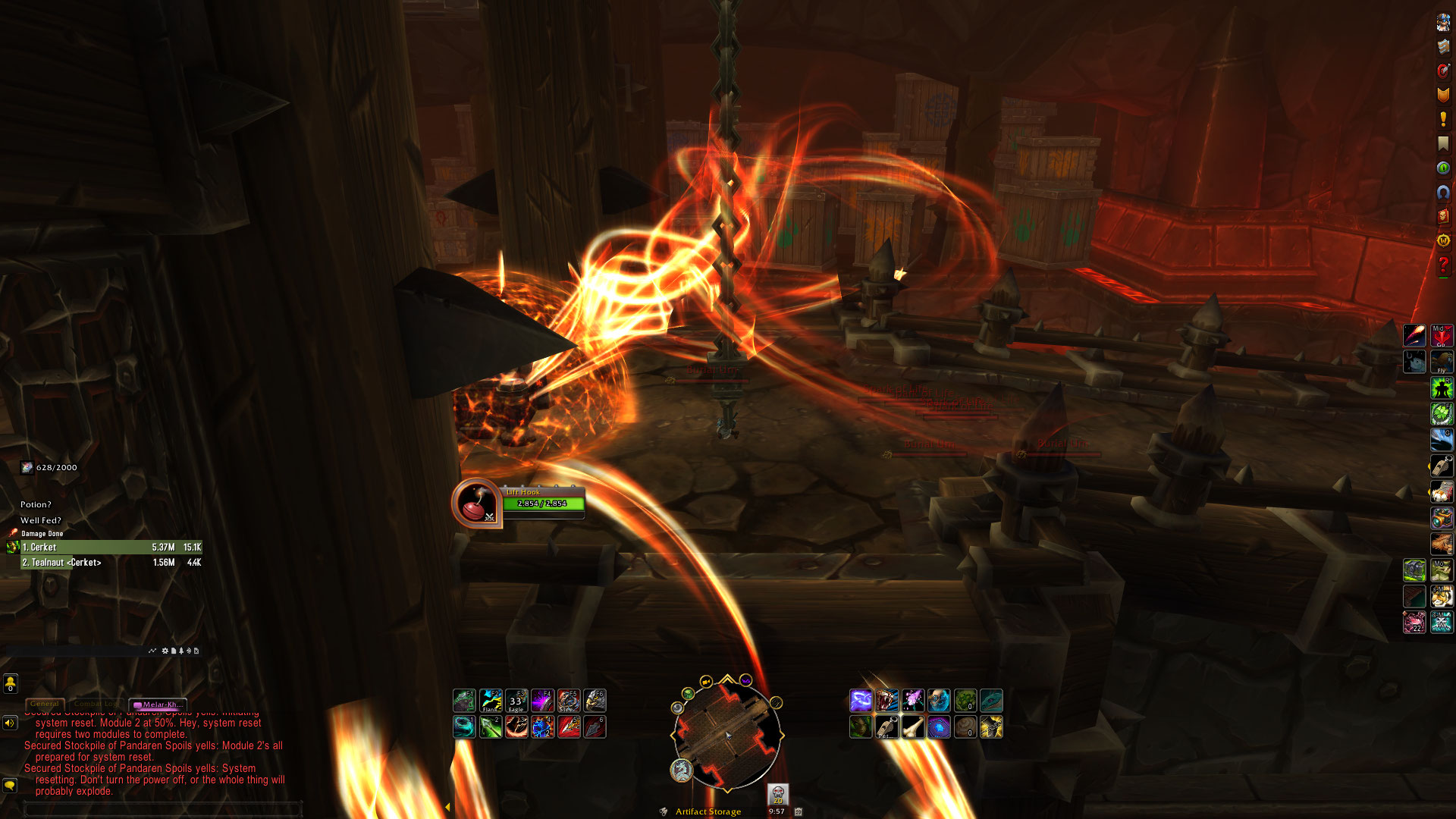Activate the green spear ability in slot 2
The height and width of the screenshot is (819, 1456).
pos(491,727)
